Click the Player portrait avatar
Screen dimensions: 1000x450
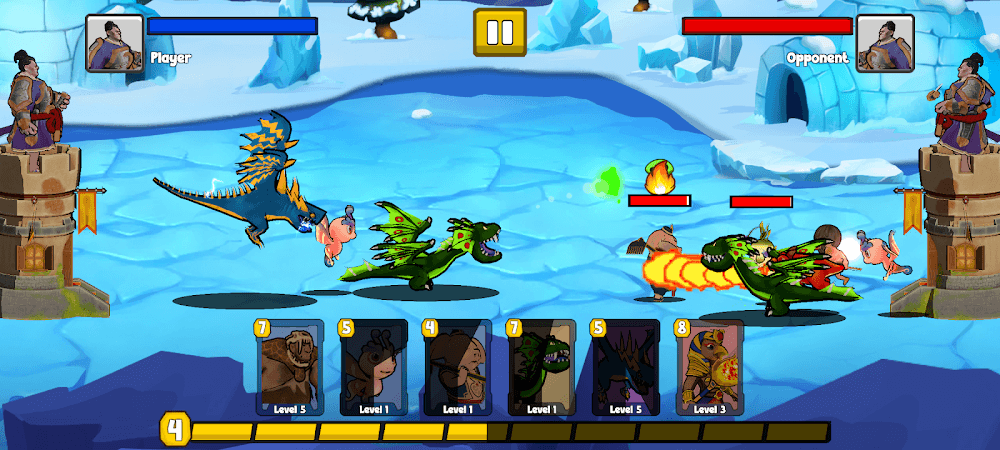pyautogui.click(x=114, y=44)
